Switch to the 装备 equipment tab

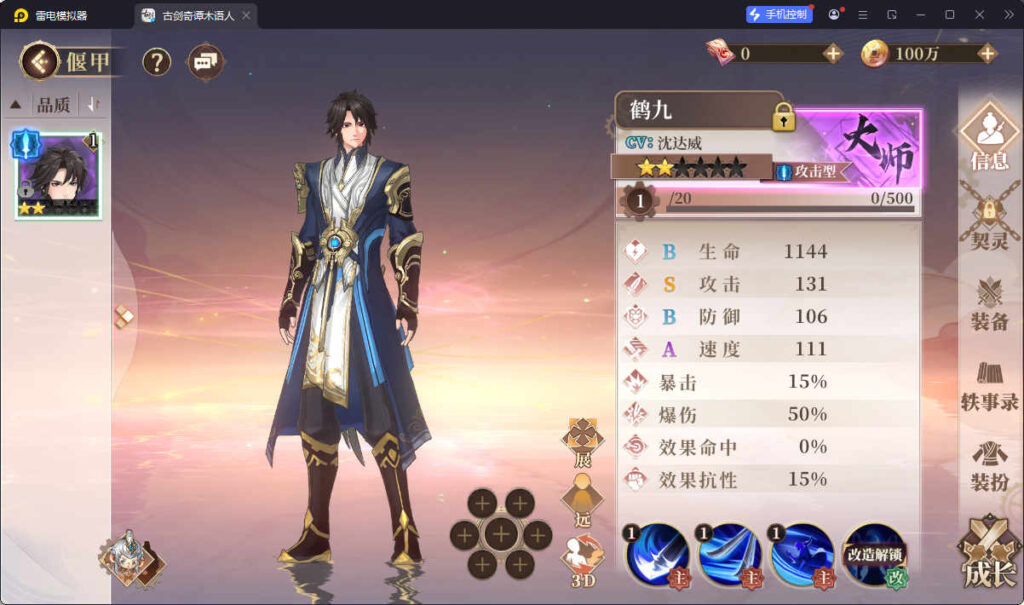click(989, 303)
